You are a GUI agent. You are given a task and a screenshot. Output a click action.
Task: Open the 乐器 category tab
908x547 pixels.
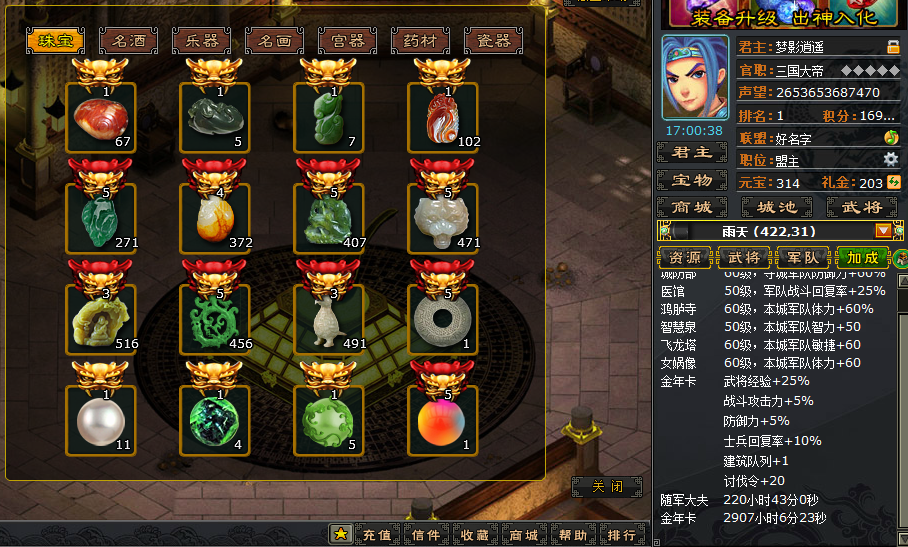click(201, 41)
